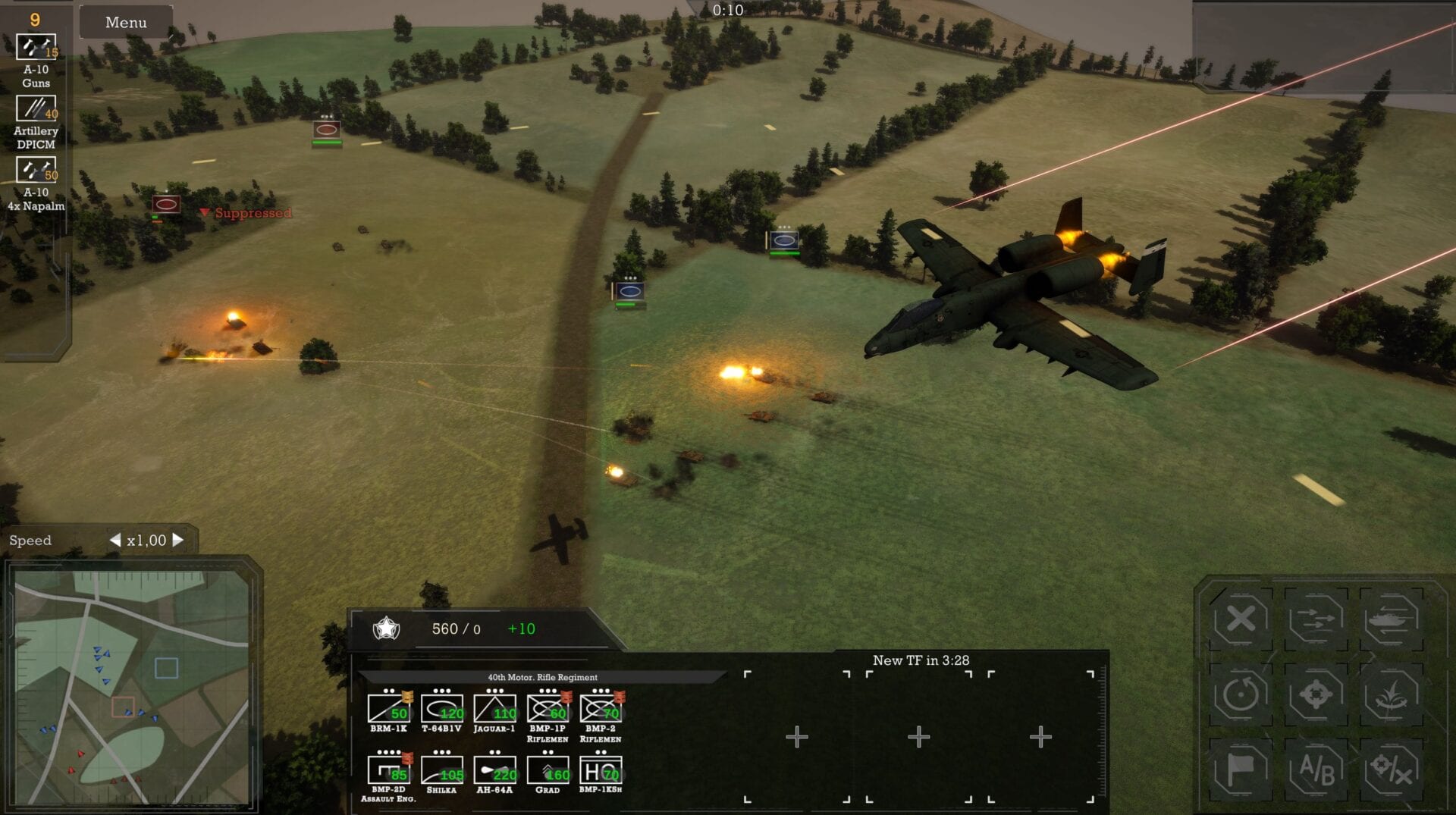
Task: Choose the Shilka anti-air unit
Action: click(441, 771)
